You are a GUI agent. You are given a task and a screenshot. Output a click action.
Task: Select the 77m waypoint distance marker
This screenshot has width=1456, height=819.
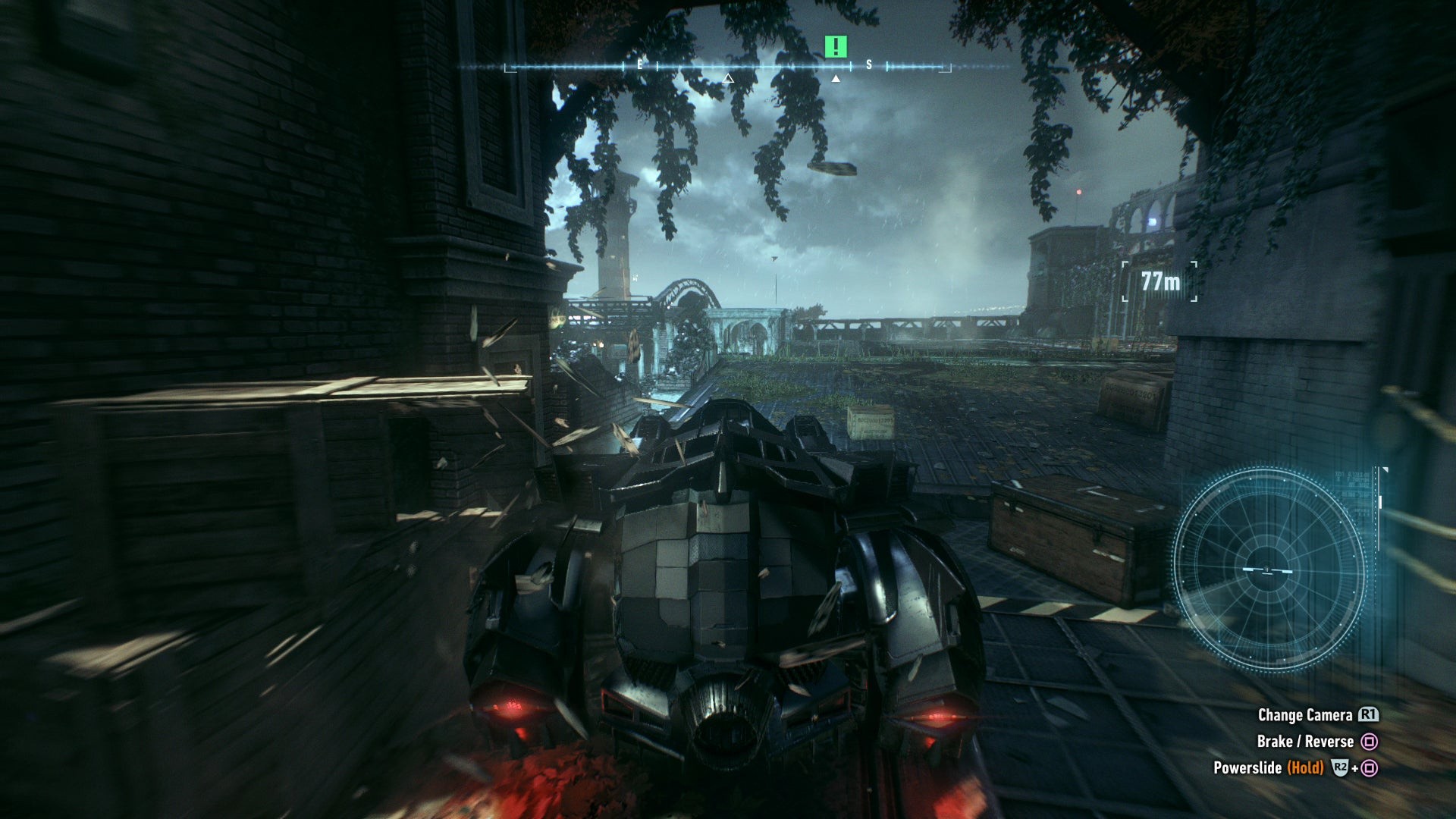pos(1159,281)
